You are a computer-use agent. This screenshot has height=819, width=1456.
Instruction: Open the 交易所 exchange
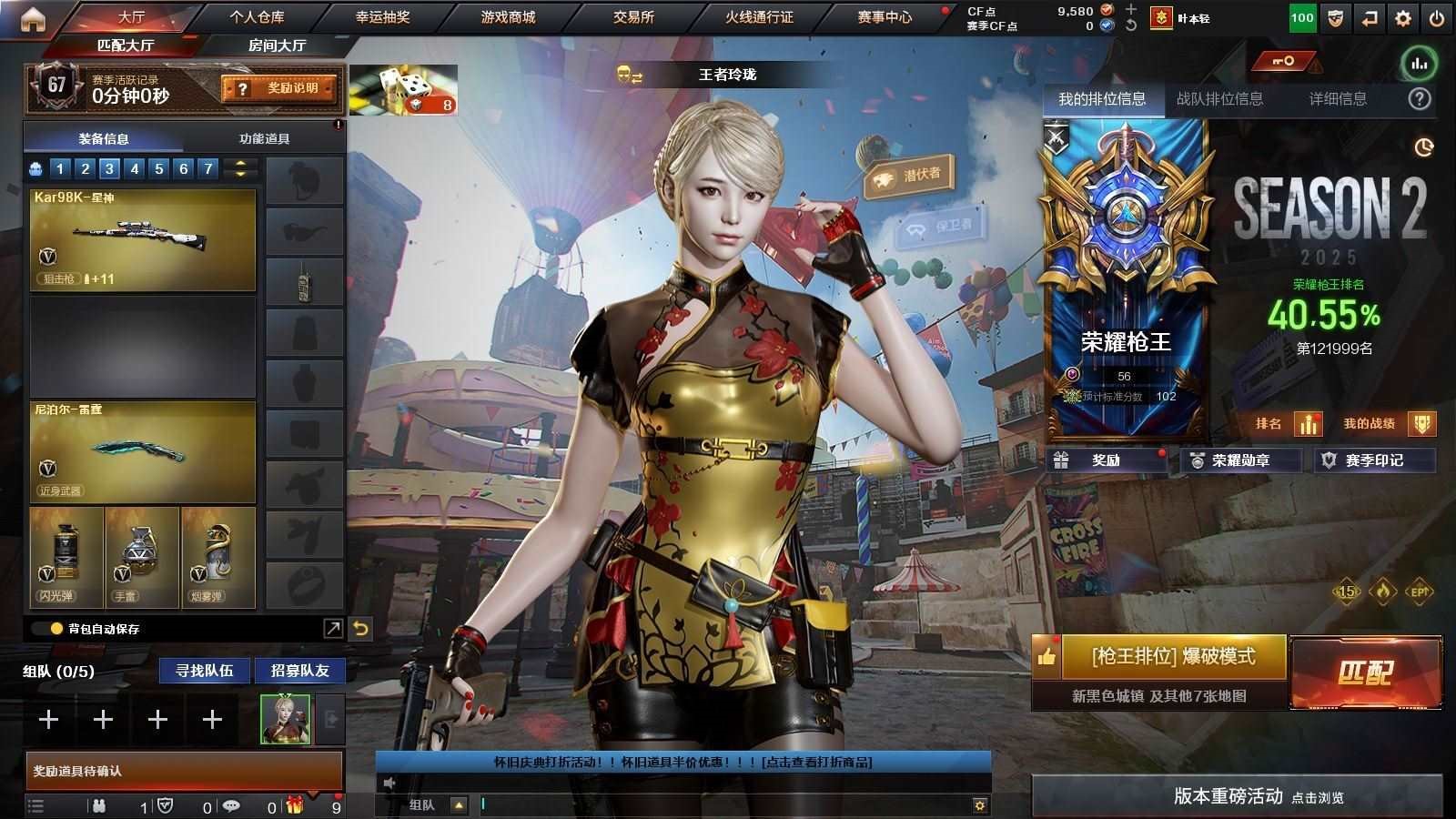point(633,16)
